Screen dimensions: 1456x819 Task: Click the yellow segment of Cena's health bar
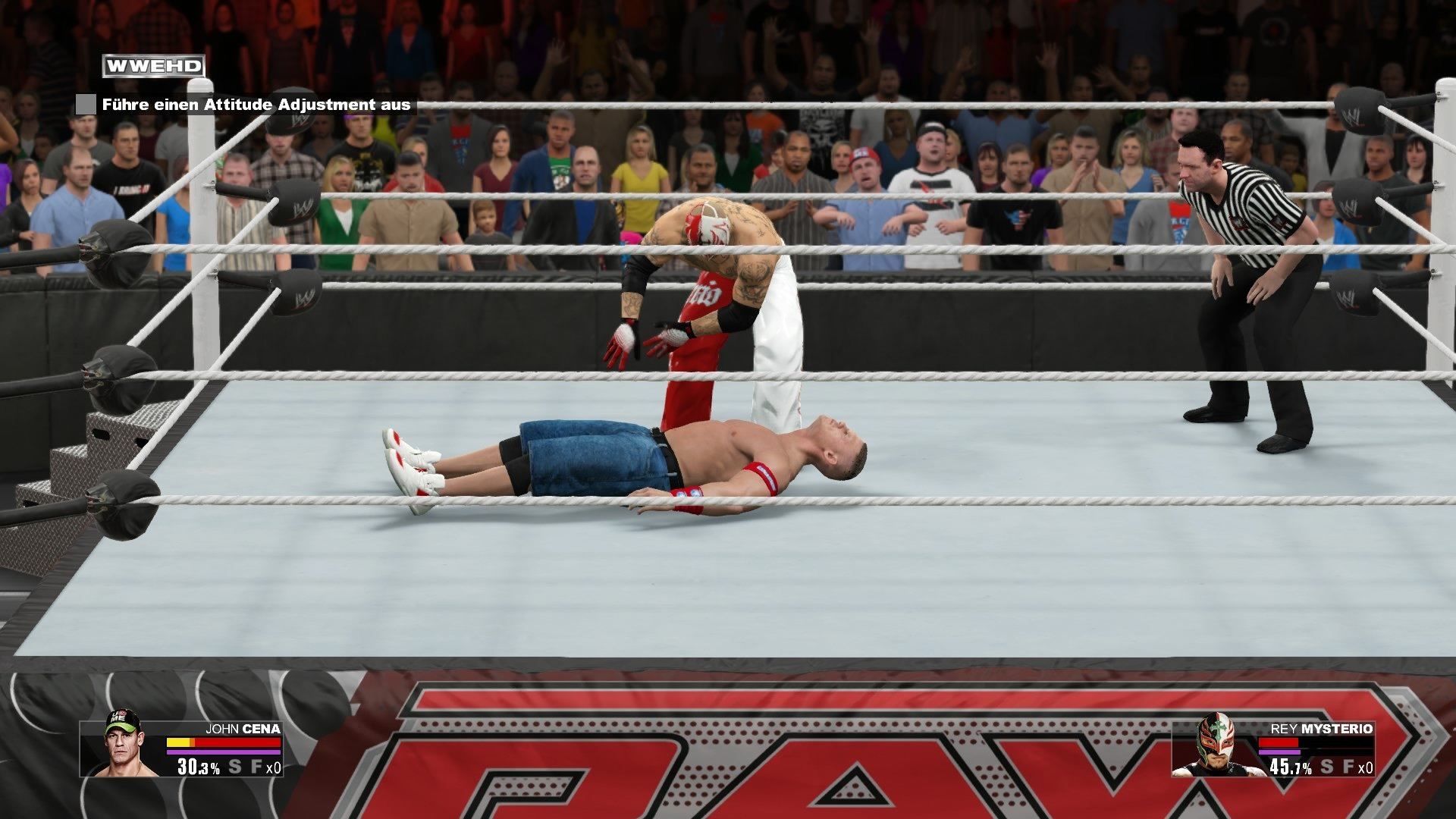179,742
